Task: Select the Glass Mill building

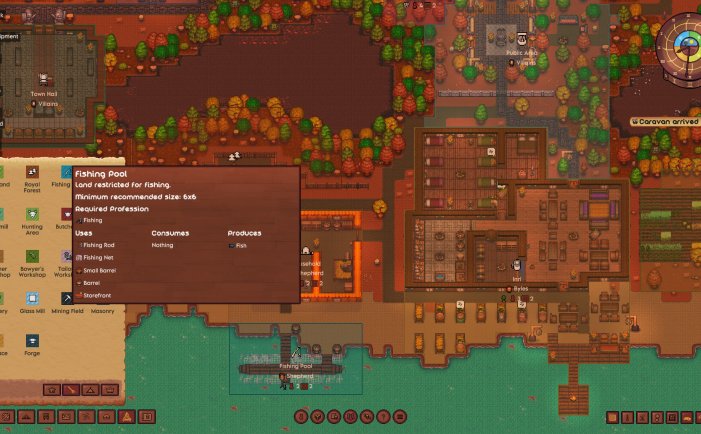Action: pos(33,299)
